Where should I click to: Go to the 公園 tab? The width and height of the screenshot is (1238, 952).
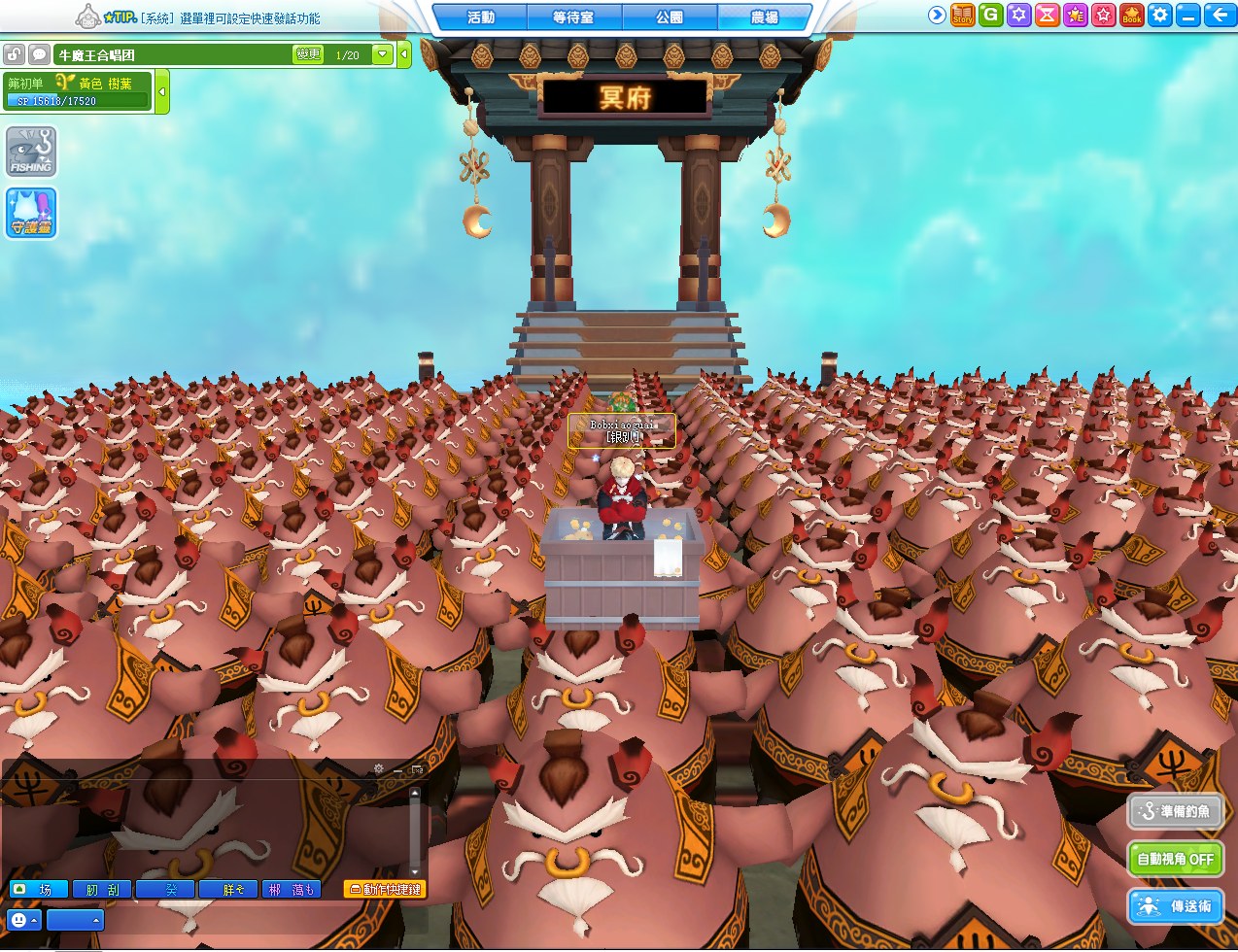point(670,17)
